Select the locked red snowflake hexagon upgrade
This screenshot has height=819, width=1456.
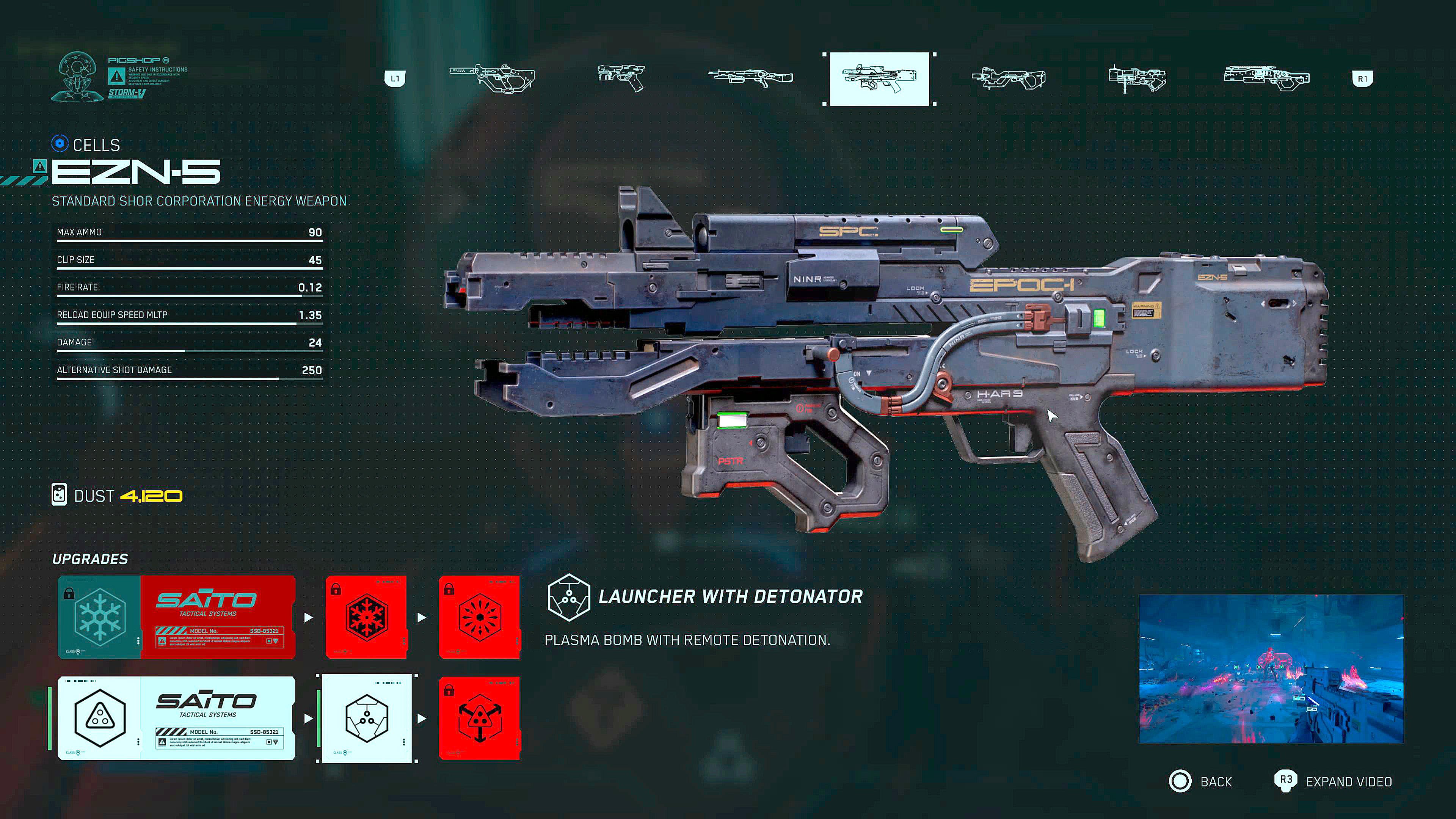click(366, 617)
